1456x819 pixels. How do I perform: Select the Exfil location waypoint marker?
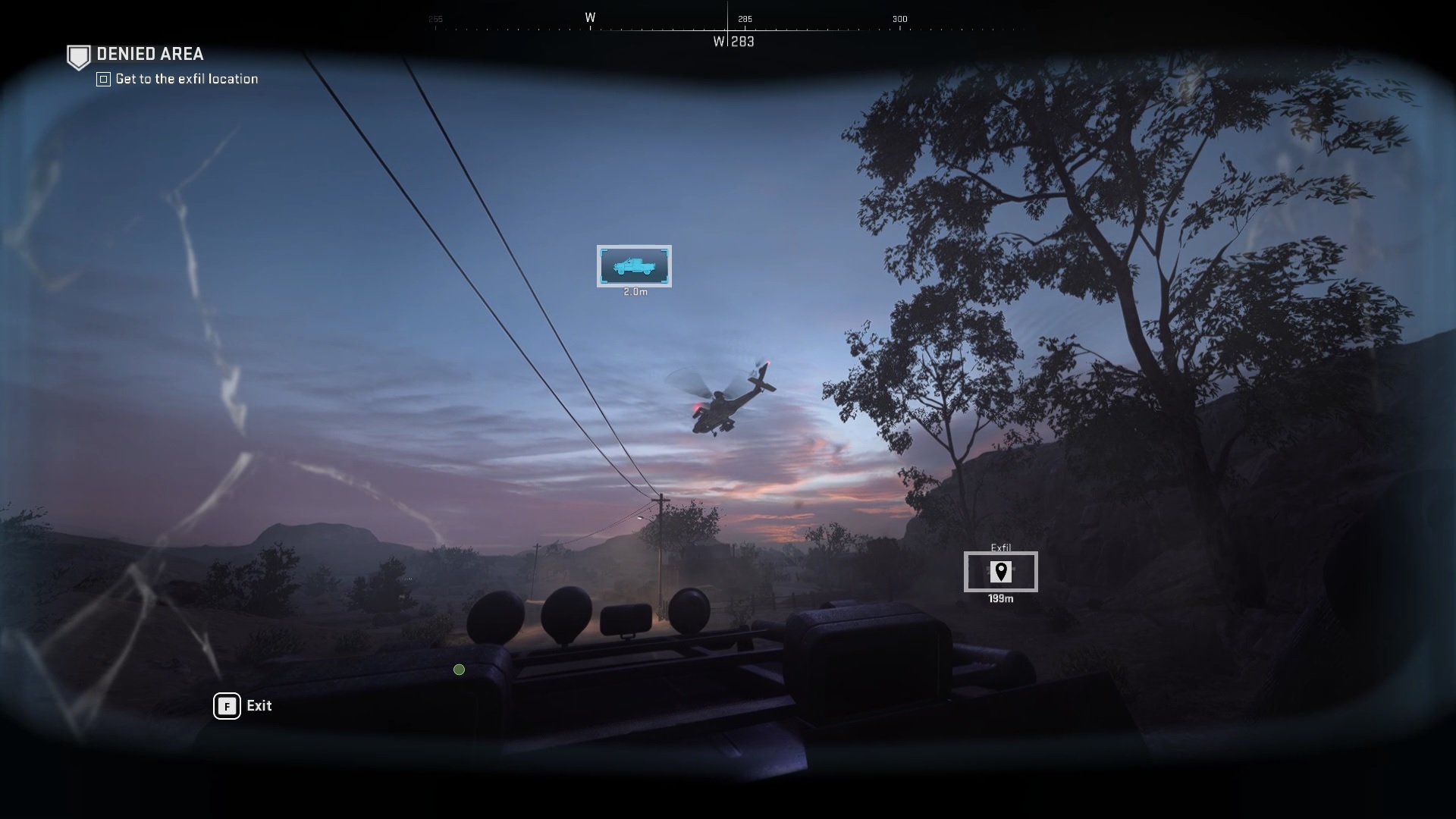1000,572
